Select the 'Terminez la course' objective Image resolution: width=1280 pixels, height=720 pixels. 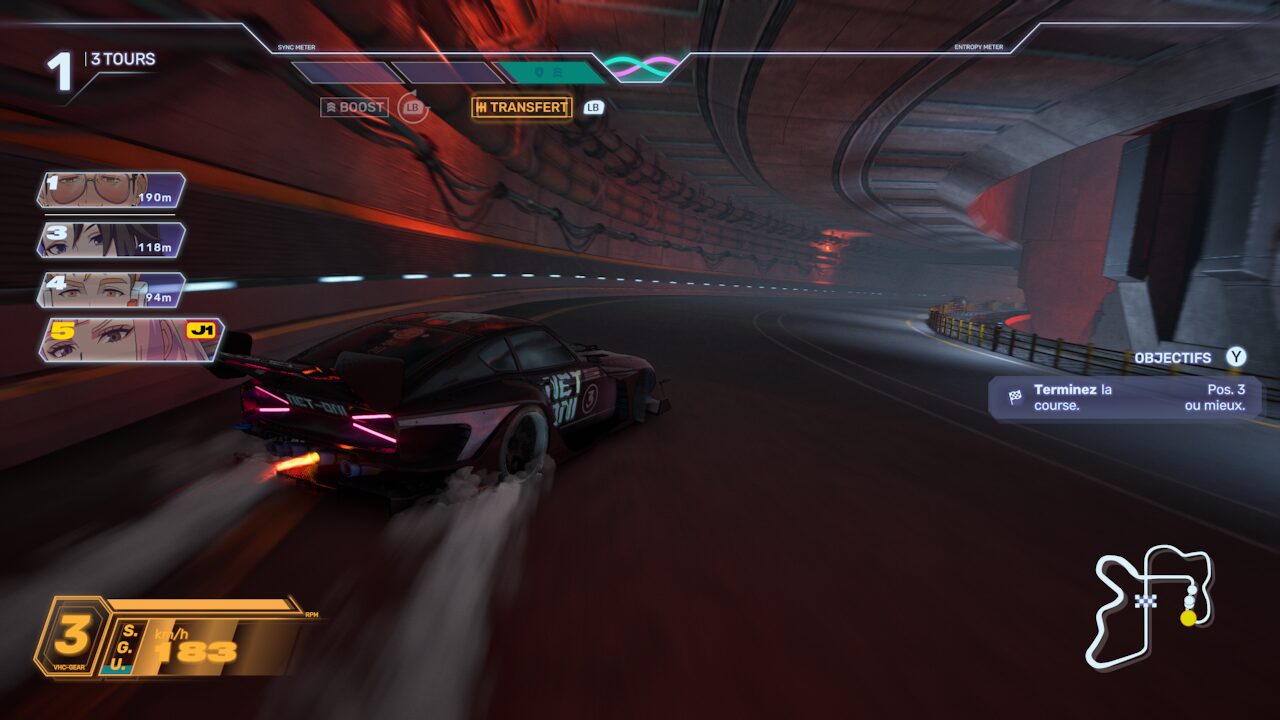[1124, 397]
